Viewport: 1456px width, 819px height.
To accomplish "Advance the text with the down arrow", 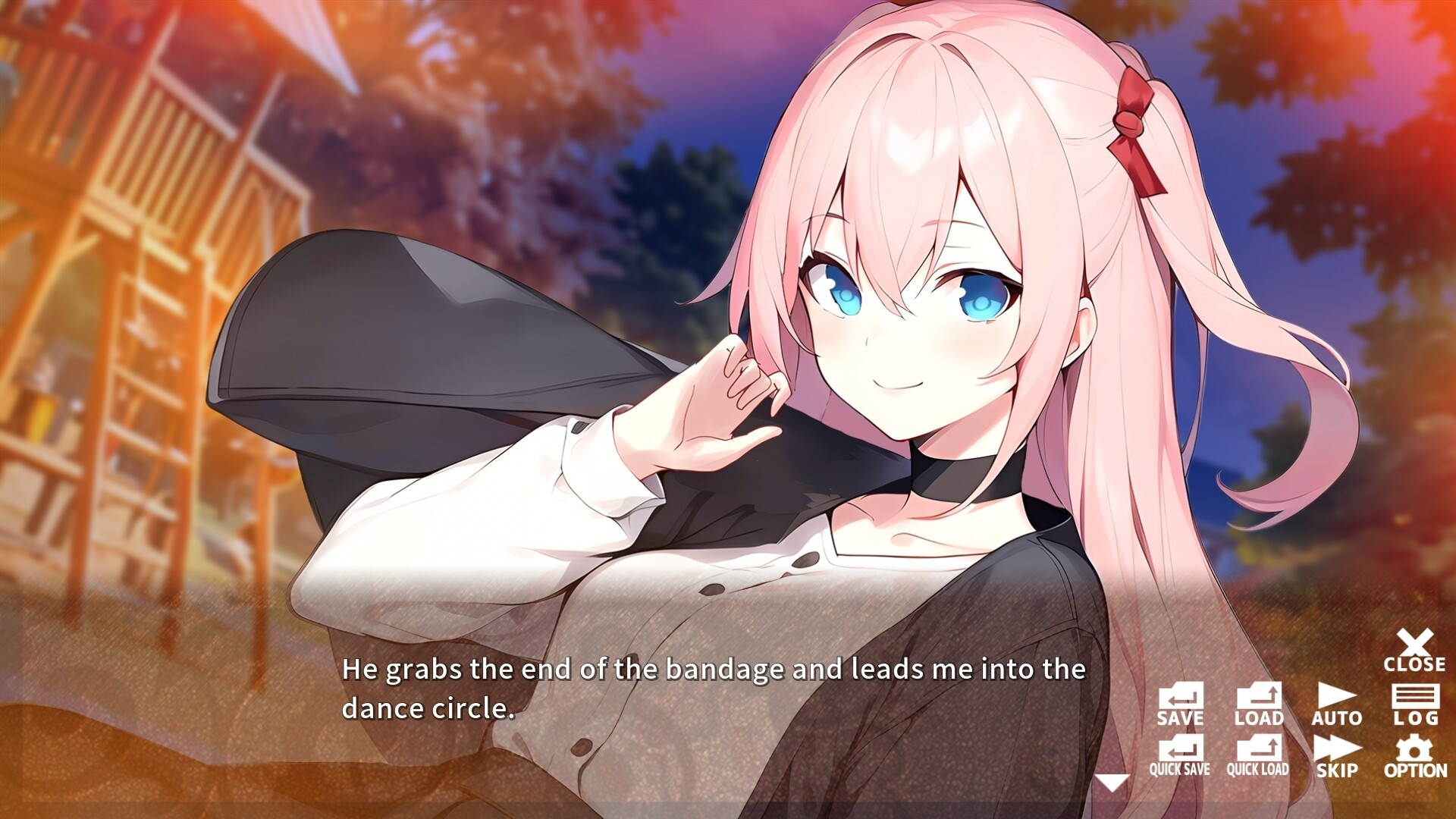I will click(1112, 783).
